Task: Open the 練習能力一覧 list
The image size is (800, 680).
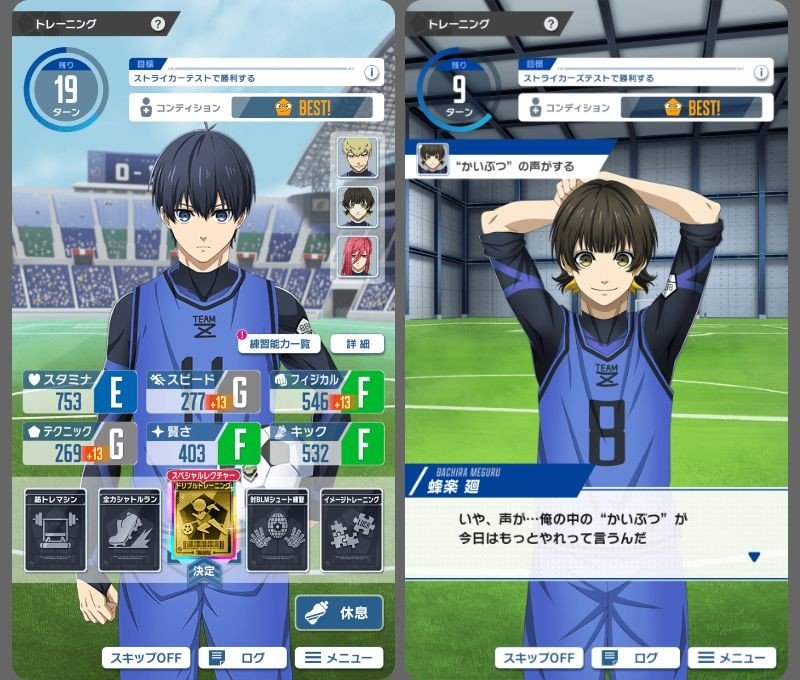Action: [279, 343]
